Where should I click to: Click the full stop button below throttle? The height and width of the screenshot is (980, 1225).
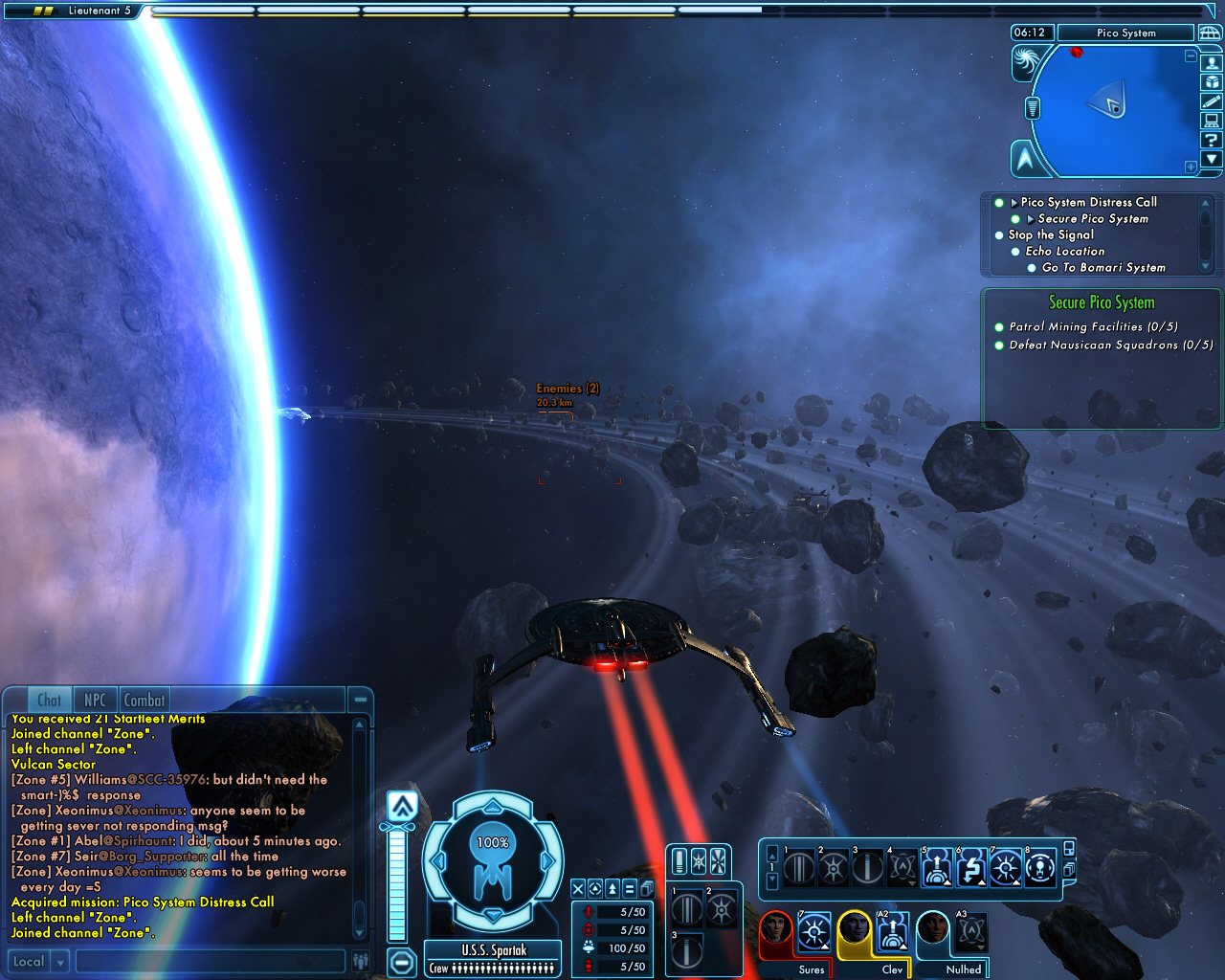(402, 962)
